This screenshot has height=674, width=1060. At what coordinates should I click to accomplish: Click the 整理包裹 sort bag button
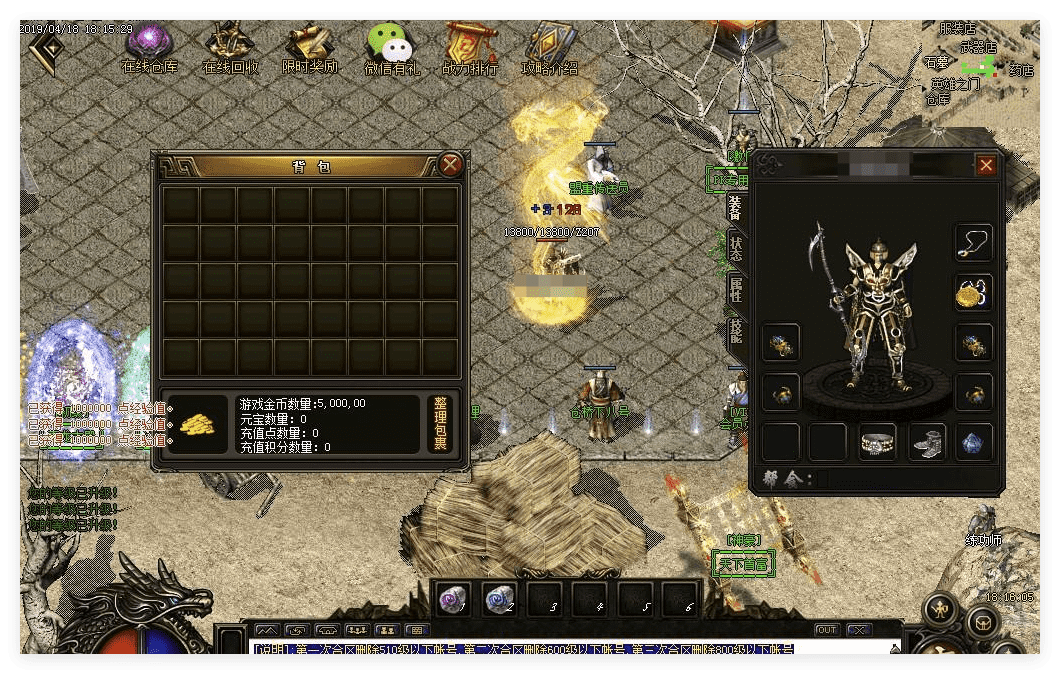click(441, 424)
